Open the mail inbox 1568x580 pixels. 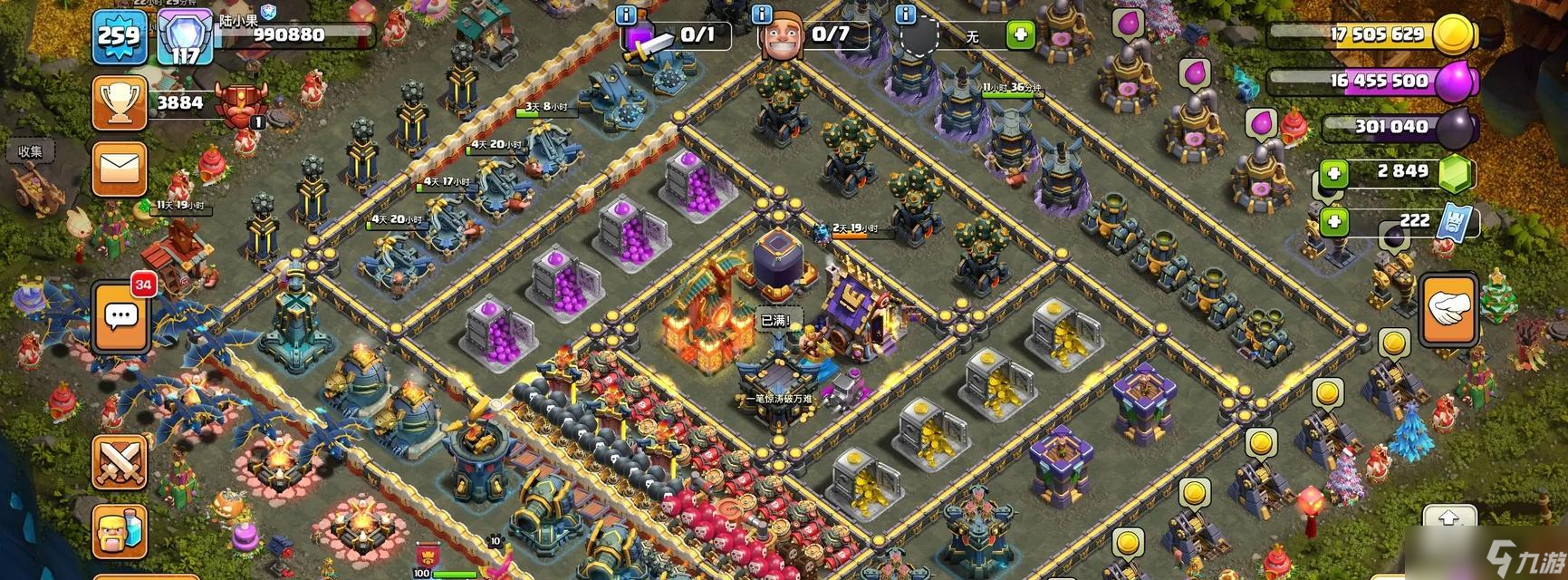click(120, 169)
